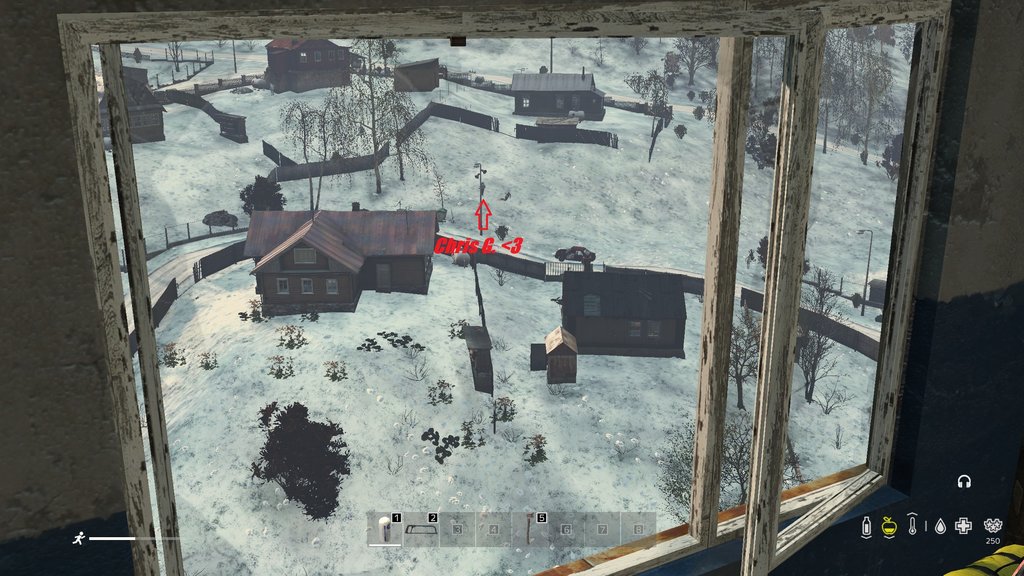Choose the hatchet in hotbar slot 5
This screenshot has width=1024, height=576.
(x=529, y=529)
